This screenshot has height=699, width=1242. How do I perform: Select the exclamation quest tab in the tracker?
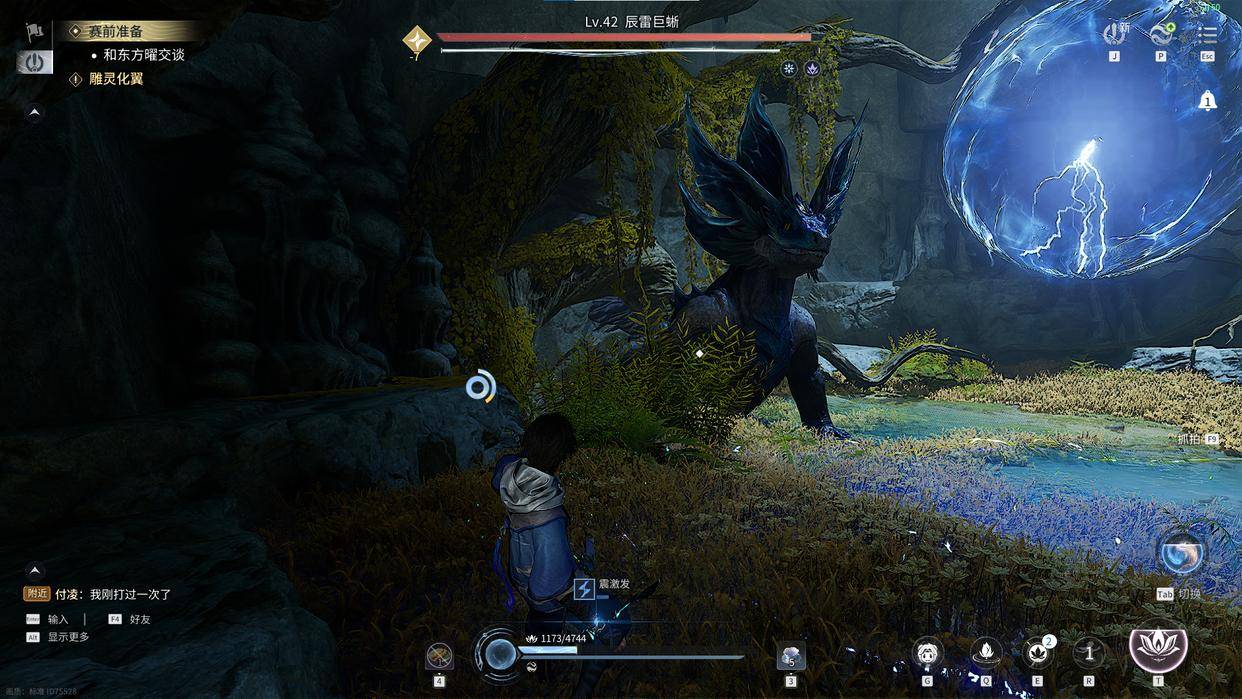[x=35, y=62]
